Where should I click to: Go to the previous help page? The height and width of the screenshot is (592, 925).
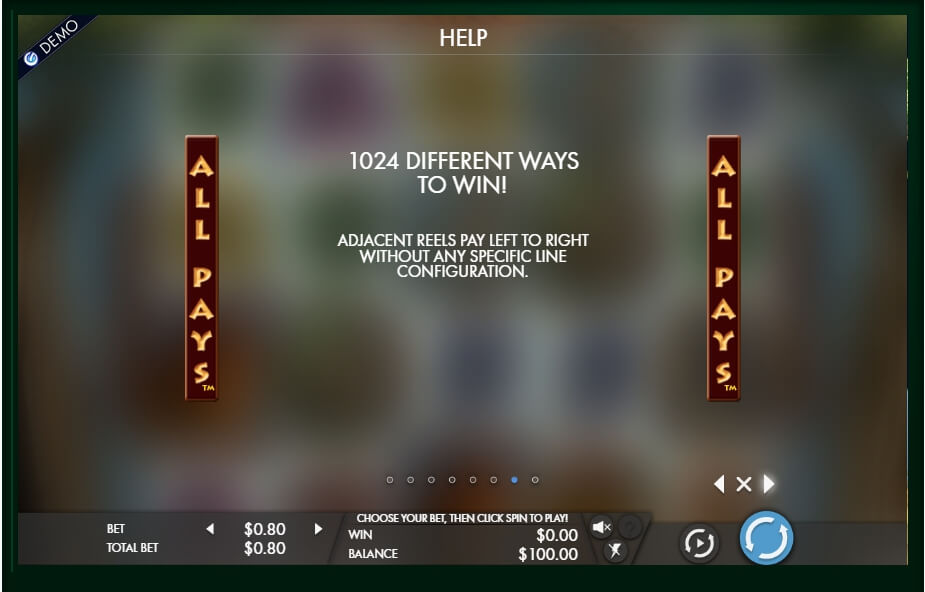tap(719, 484)
